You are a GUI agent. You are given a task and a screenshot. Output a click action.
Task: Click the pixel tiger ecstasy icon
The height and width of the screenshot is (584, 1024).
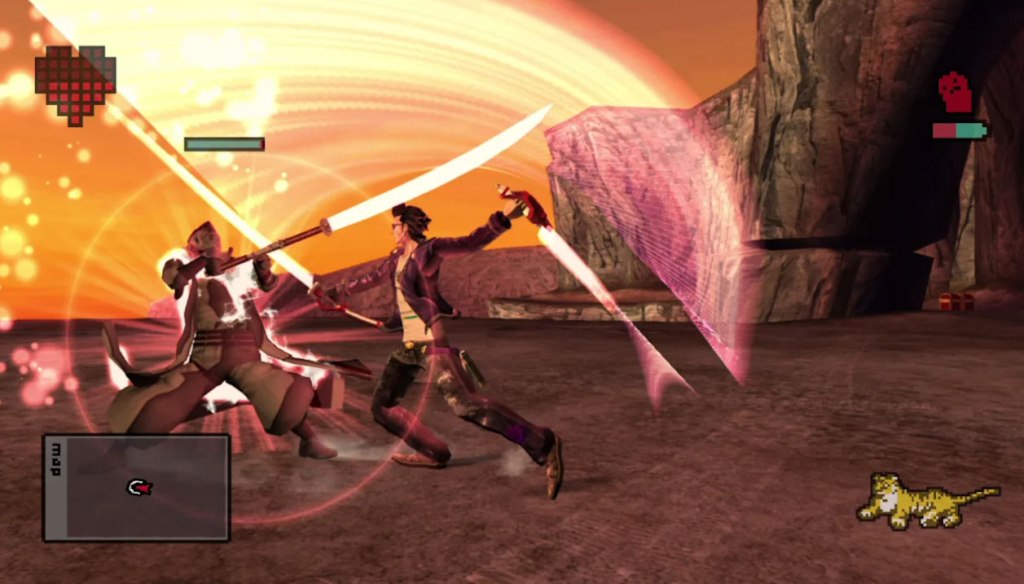tap(925, 501)
